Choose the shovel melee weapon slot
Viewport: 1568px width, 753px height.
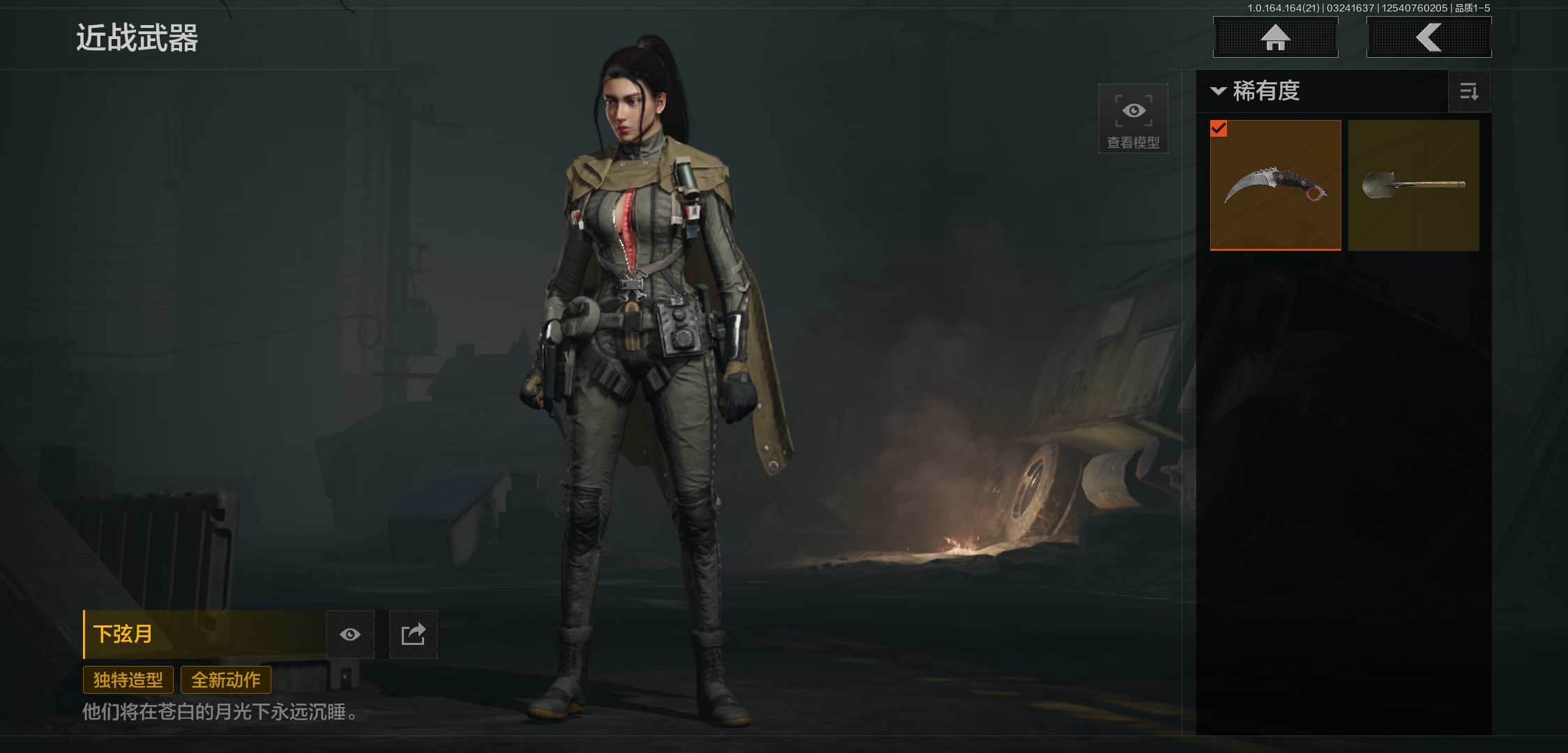pos(1413,185)
